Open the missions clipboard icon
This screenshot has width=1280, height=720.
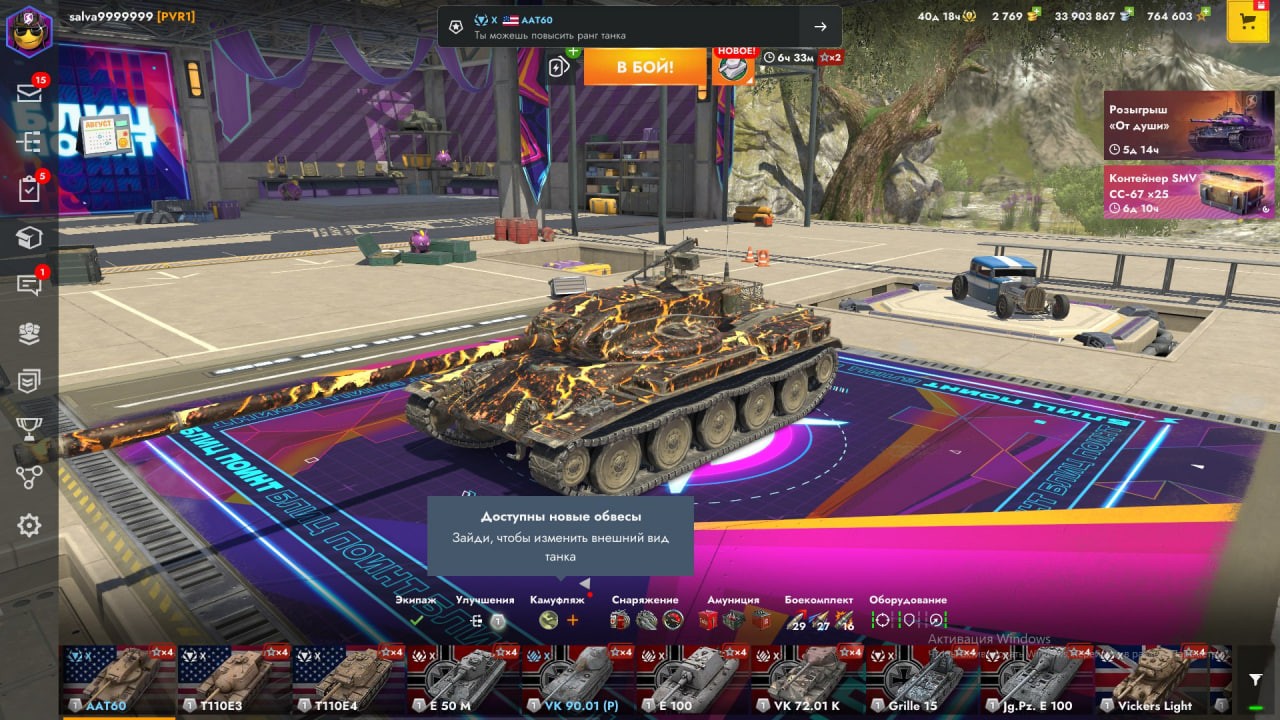coord(29,189)
